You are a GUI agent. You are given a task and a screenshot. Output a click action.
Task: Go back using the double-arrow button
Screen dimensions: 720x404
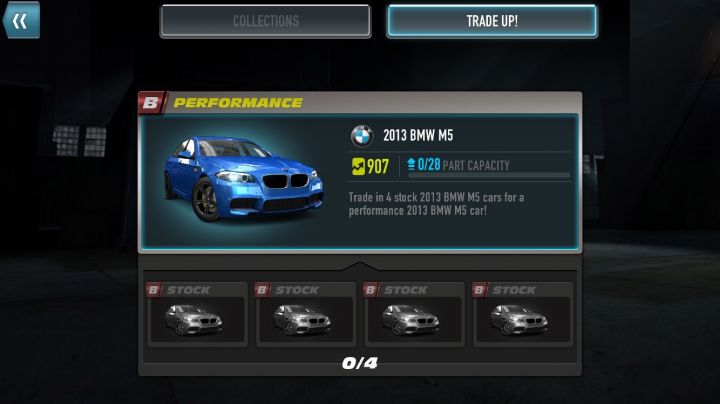coord(20,20)
